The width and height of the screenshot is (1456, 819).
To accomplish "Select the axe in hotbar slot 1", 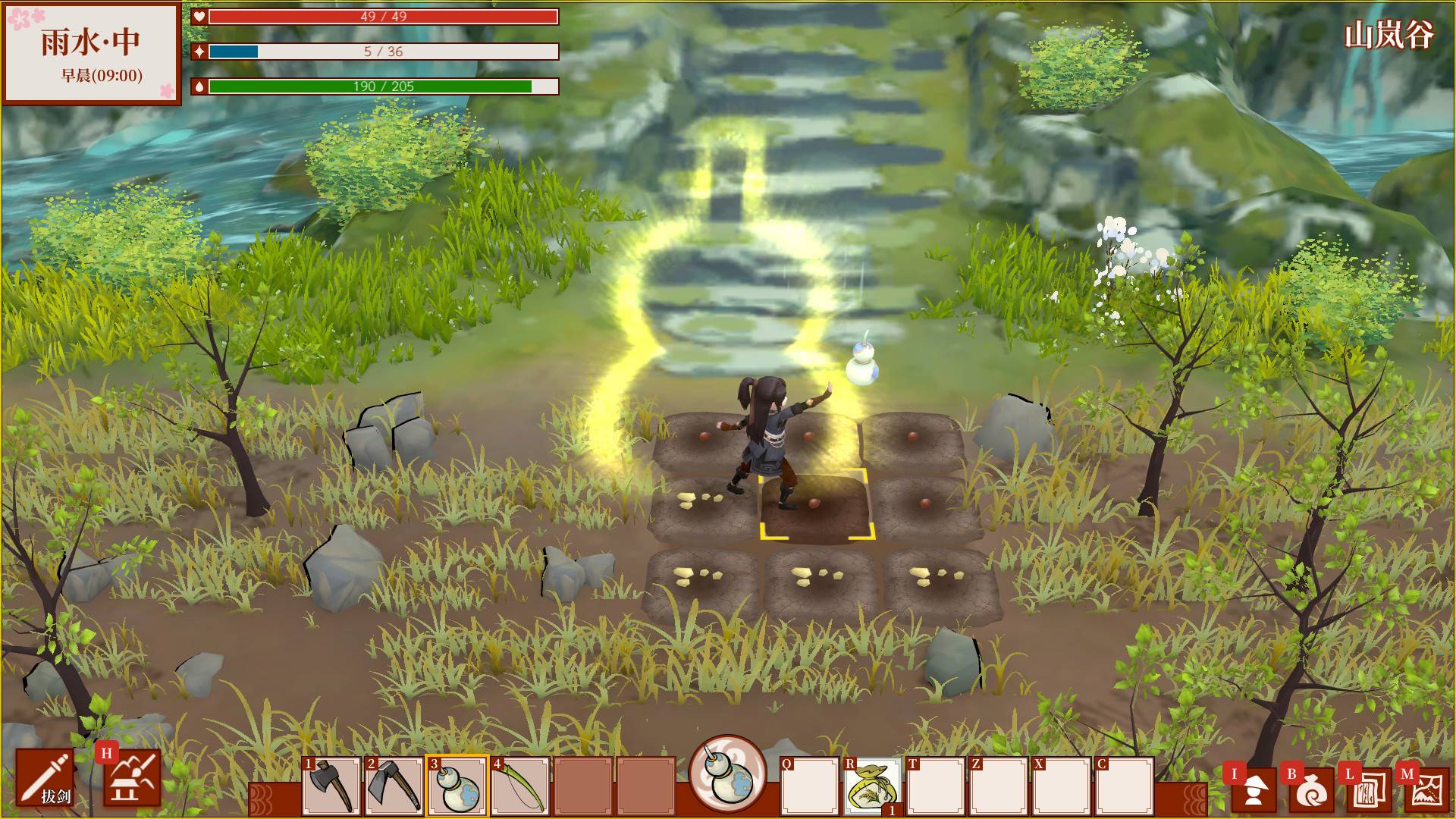I will coord(331,786).
